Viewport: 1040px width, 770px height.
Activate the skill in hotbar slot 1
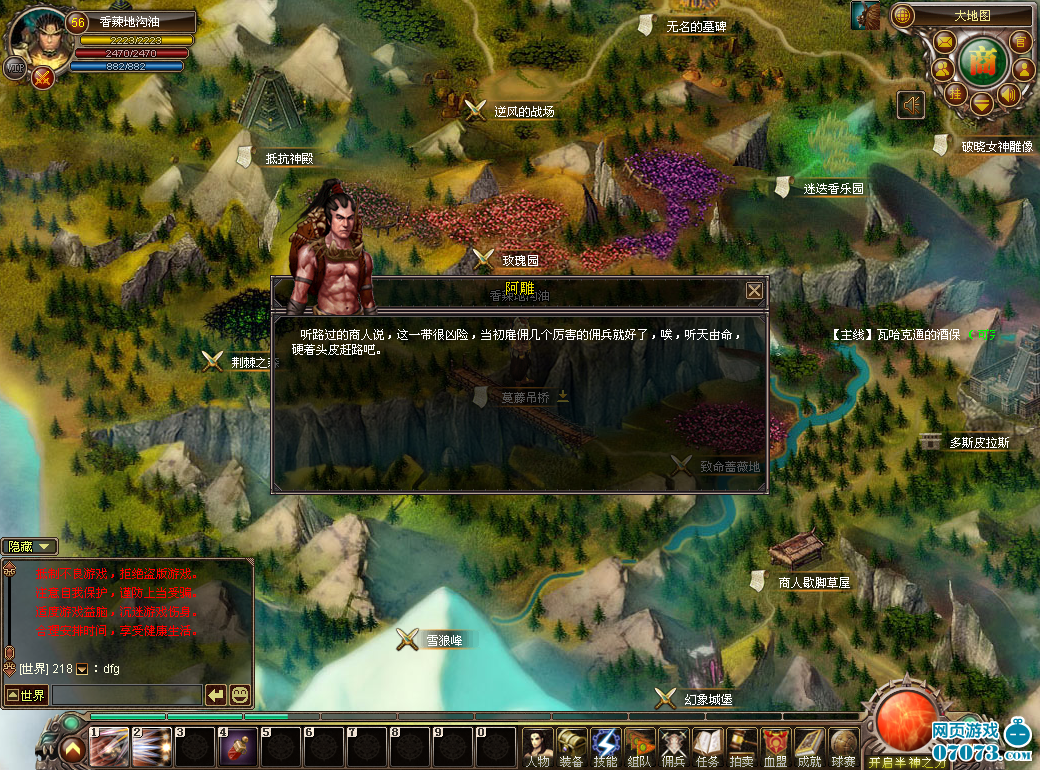click(x=108, y=746)
